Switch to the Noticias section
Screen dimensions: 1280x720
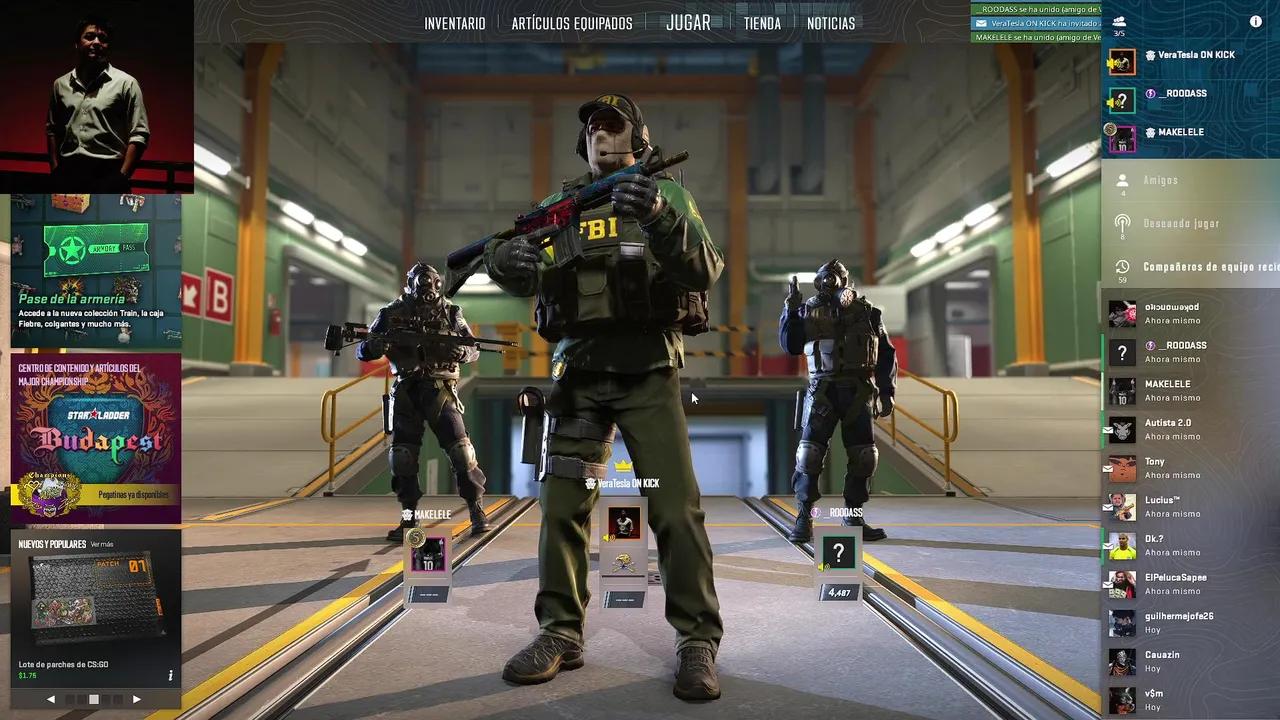[x=831, y=23]
